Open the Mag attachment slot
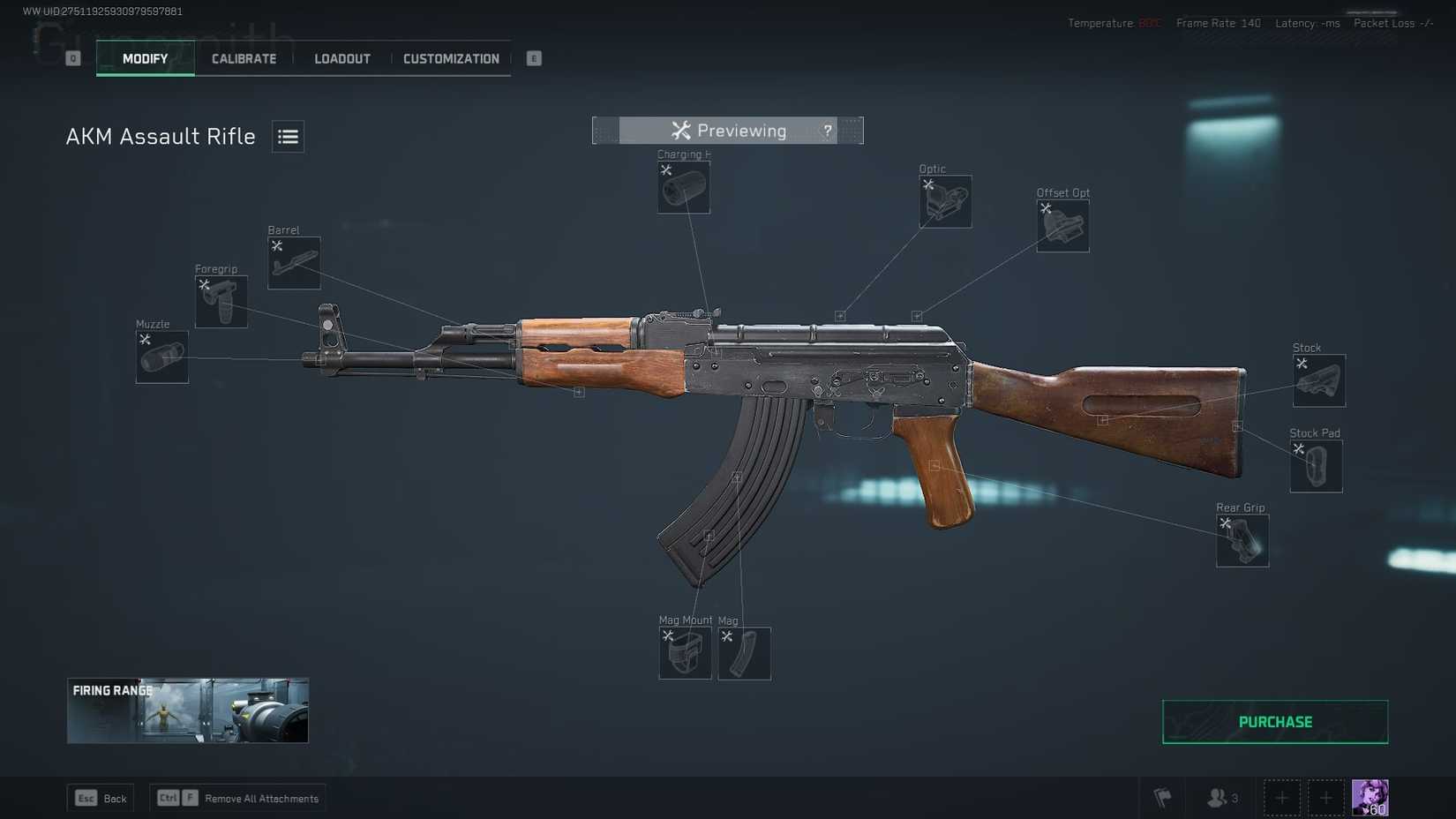The width and height of the screenshot is (1456, 819). pos(743,654)
